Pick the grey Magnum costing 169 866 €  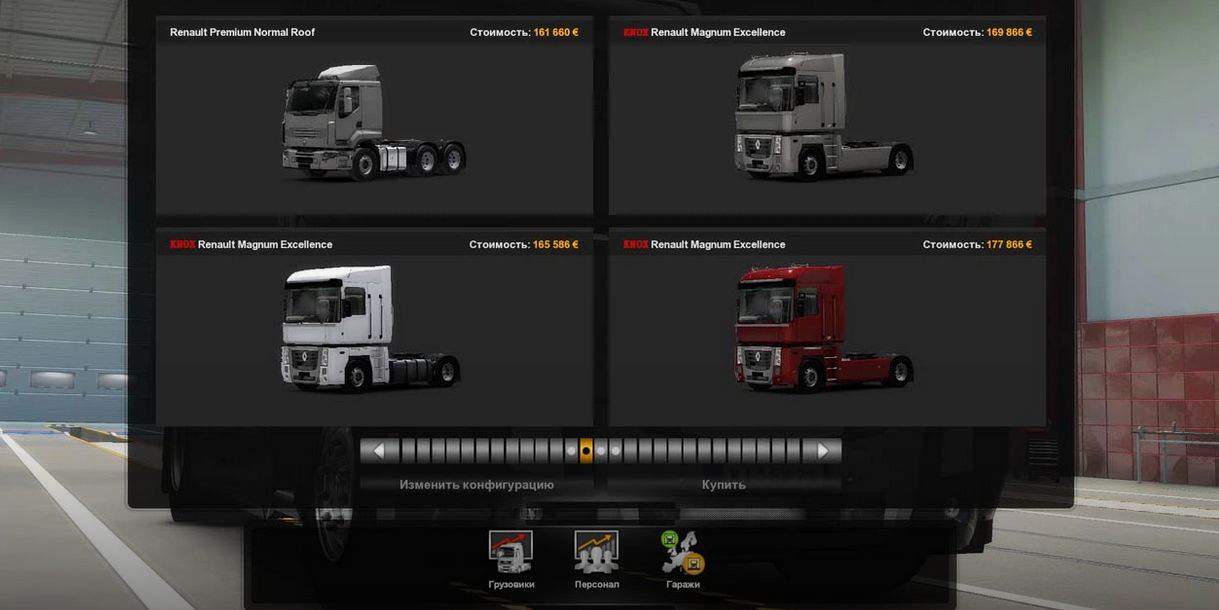827,120
